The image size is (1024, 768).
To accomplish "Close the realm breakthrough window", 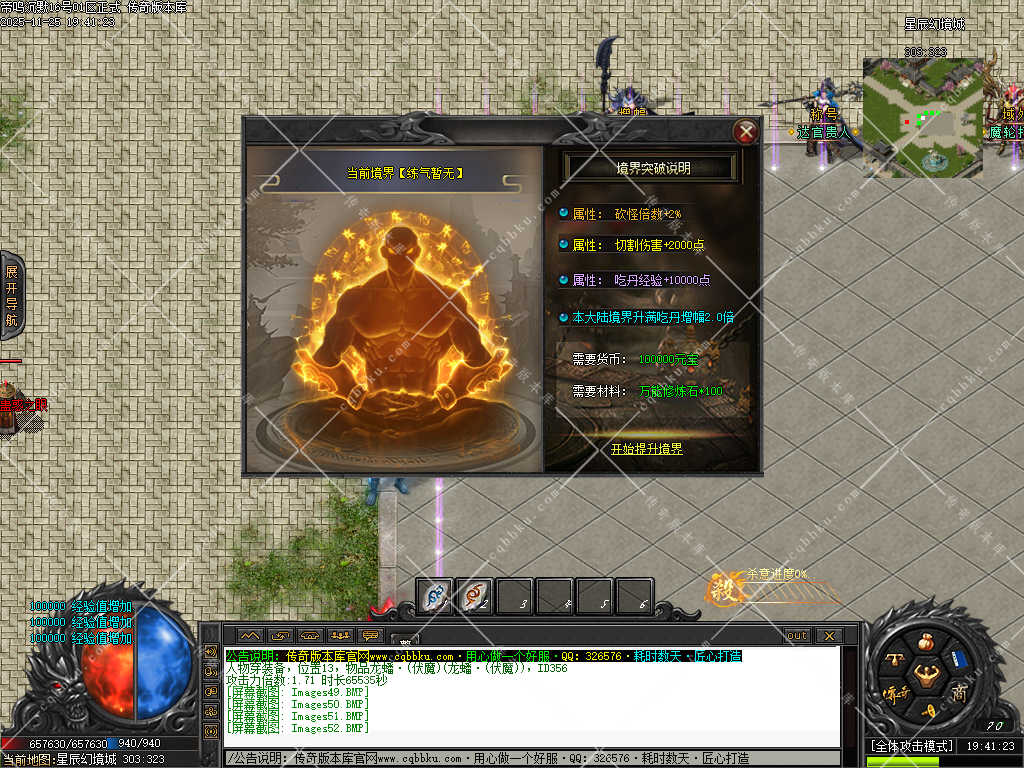I will [745, 131].
